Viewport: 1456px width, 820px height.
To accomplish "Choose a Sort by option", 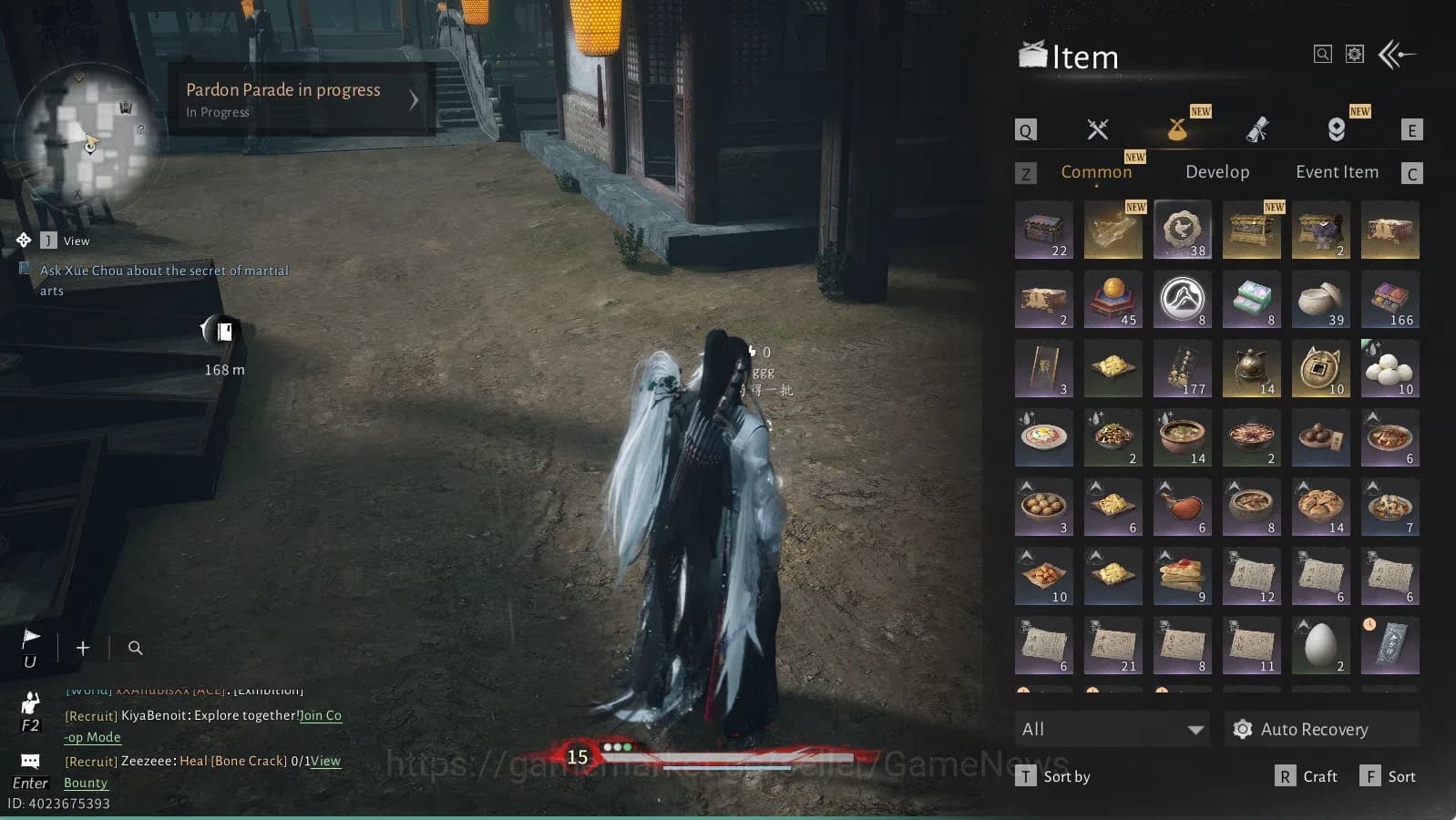I will [1053, 776].
